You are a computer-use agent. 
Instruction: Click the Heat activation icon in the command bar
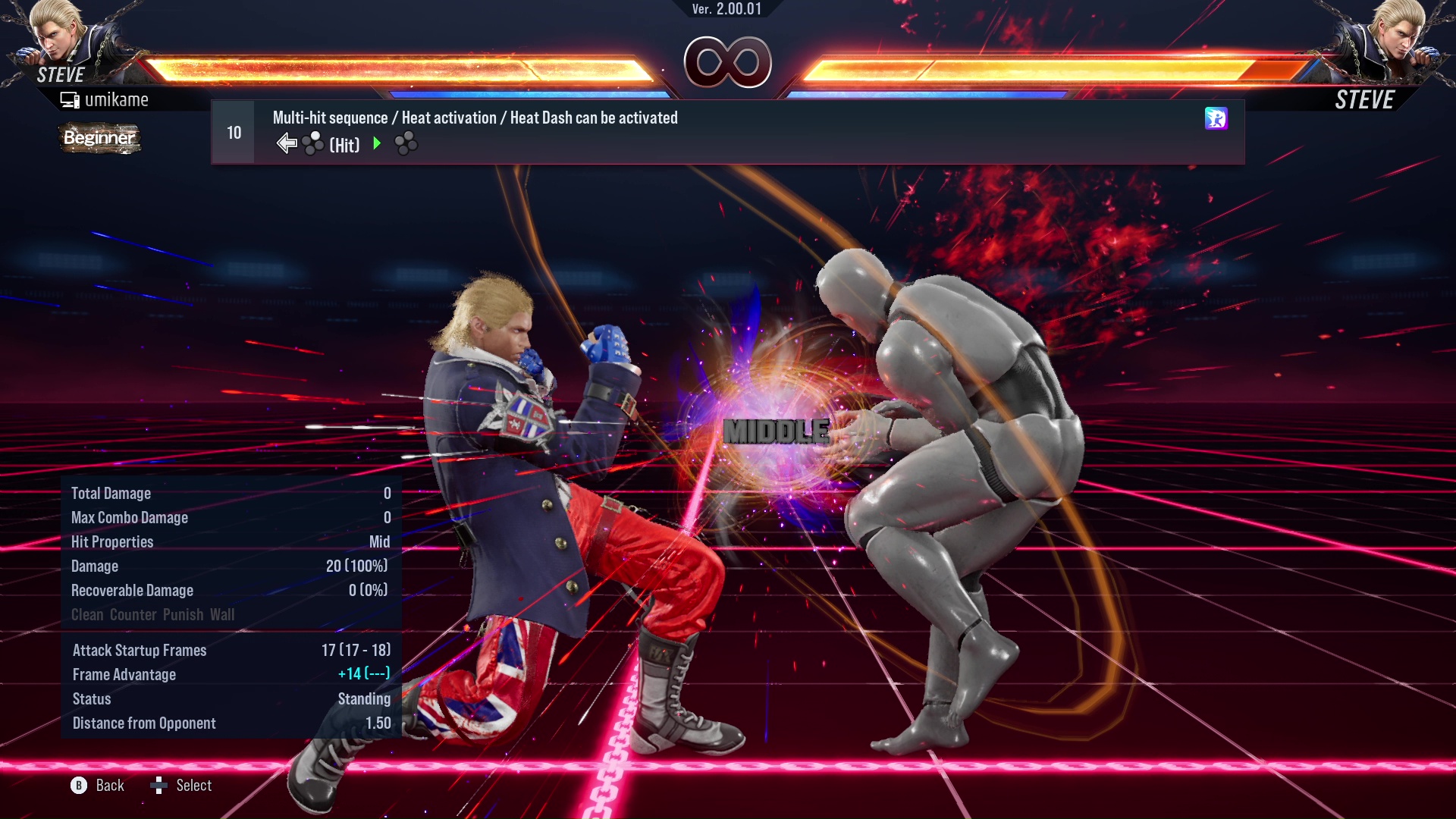click(x=1216, y=119)
